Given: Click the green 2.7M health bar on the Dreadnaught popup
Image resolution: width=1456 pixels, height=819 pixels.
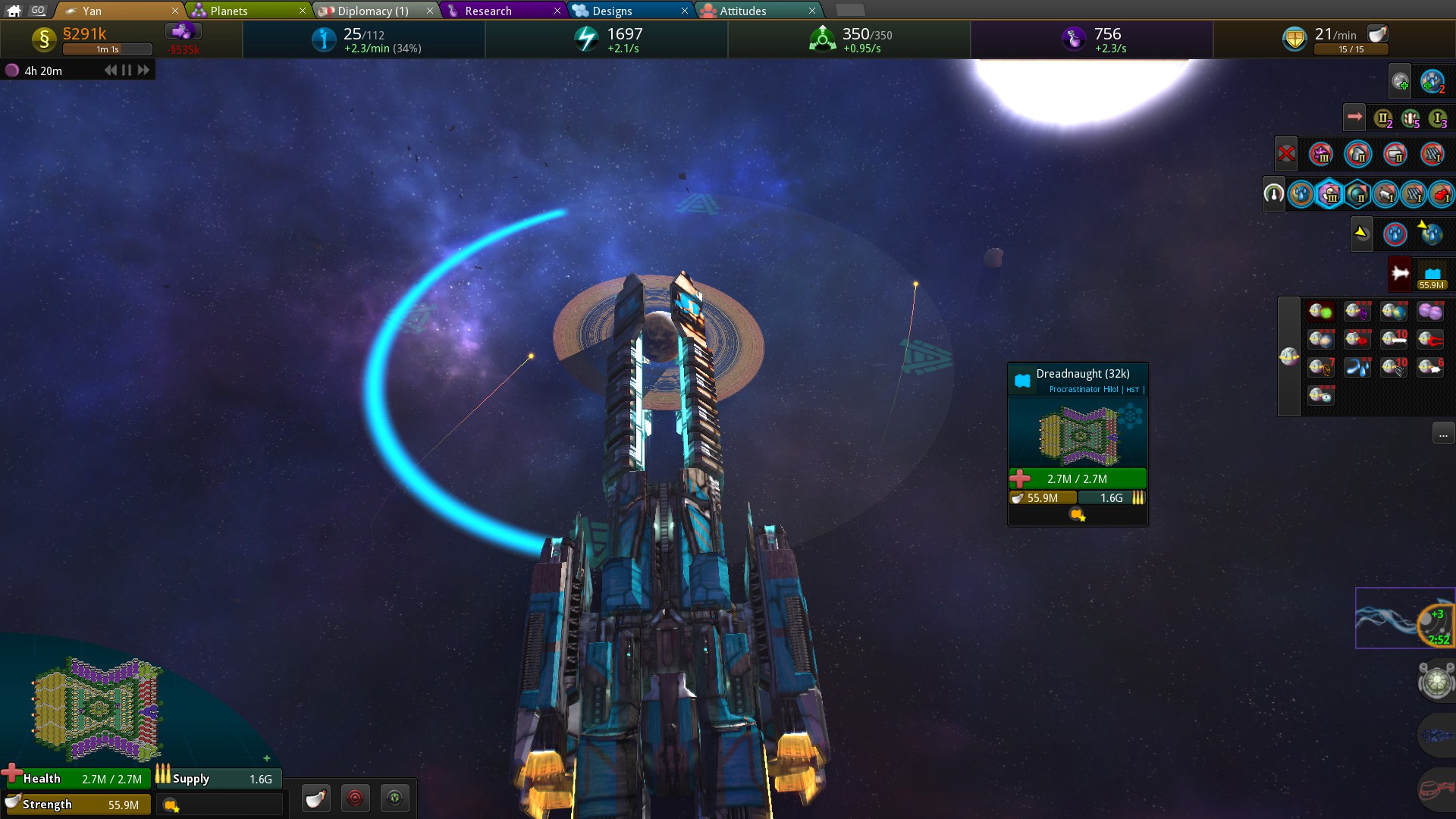Looking at the screenshot, I should [1077, 479].
